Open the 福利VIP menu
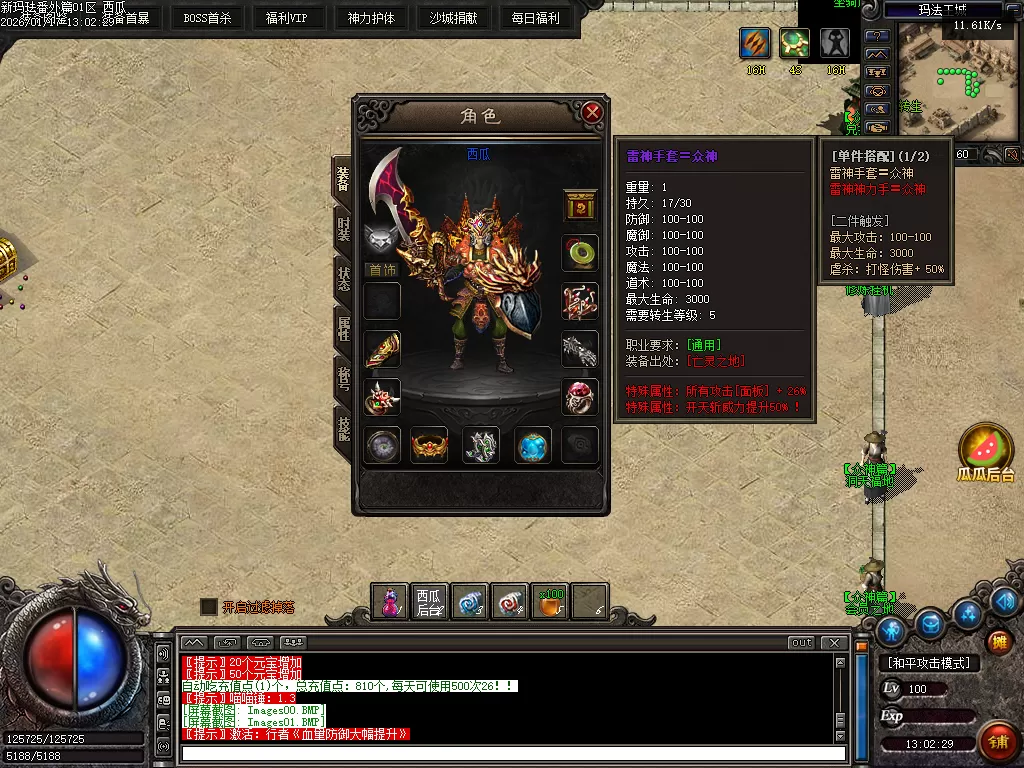 click(x=288, y=18)
